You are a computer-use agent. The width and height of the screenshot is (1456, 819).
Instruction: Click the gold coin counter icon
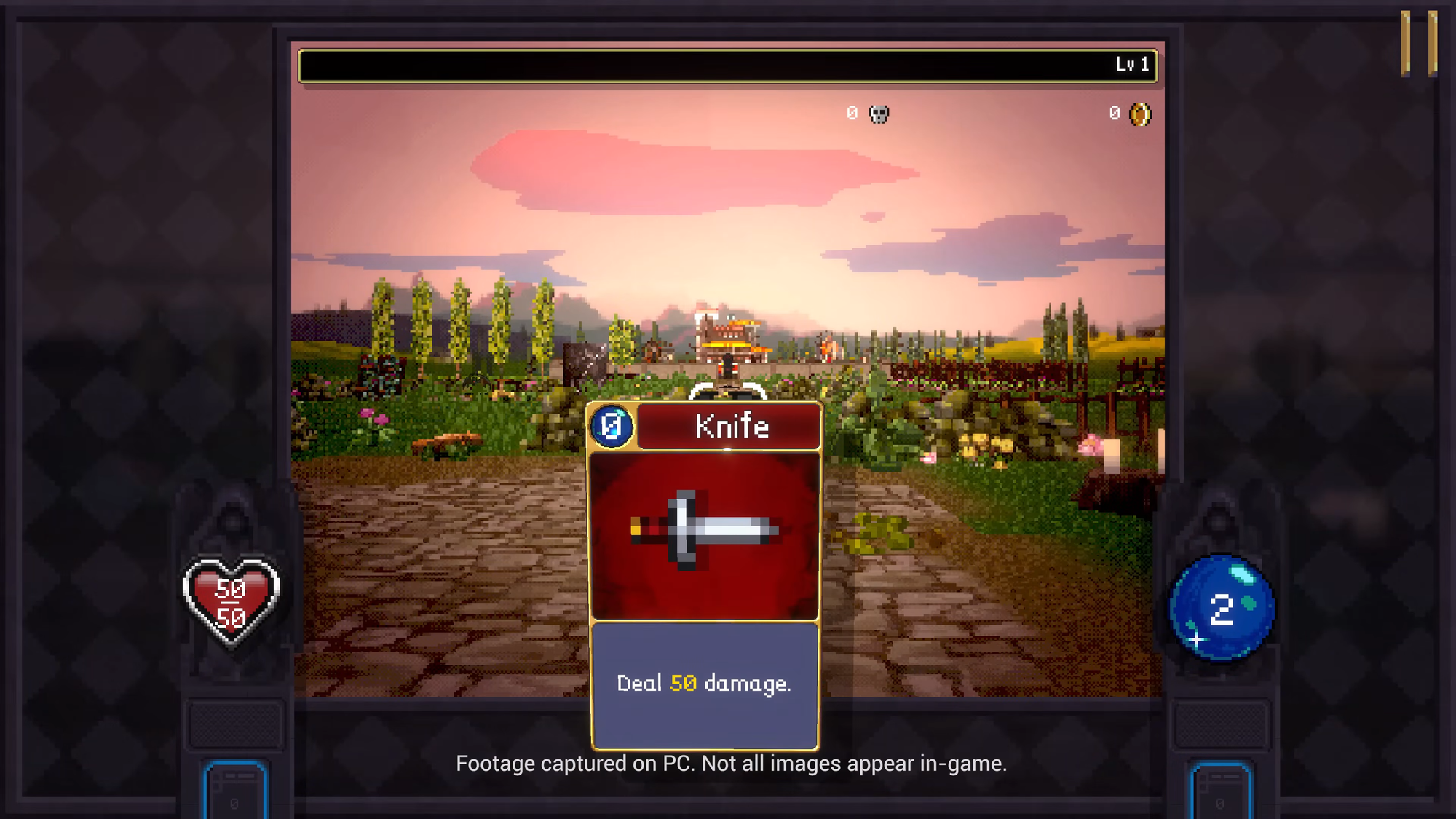(1139, 114)
